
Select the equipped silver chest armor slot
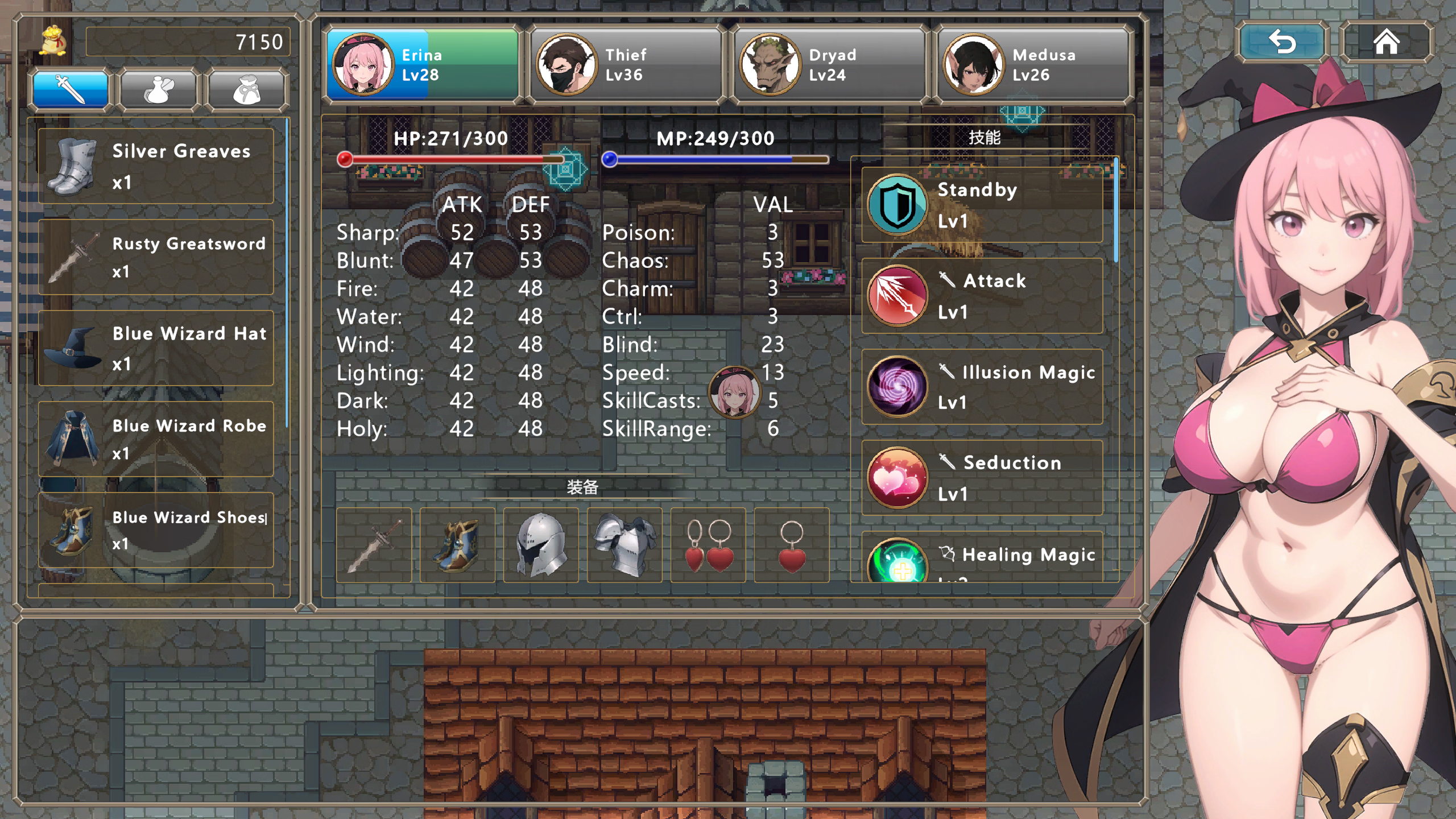[624, 545]
